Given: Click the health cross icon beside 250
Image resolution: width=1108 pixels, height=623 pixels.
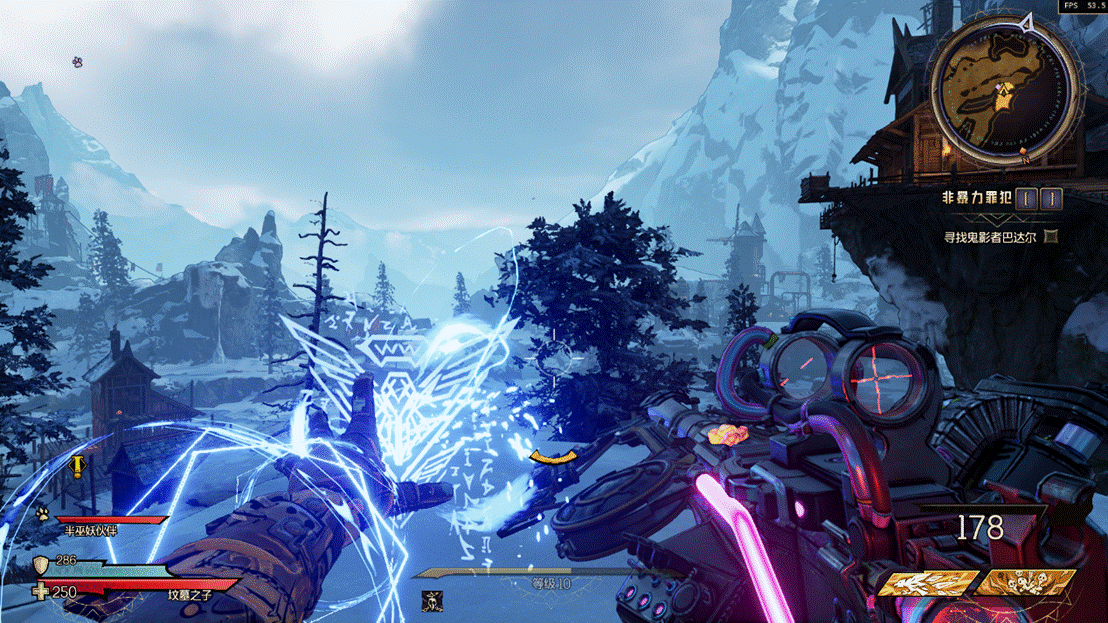Looking at the screenshot, I should click(41, 592).
